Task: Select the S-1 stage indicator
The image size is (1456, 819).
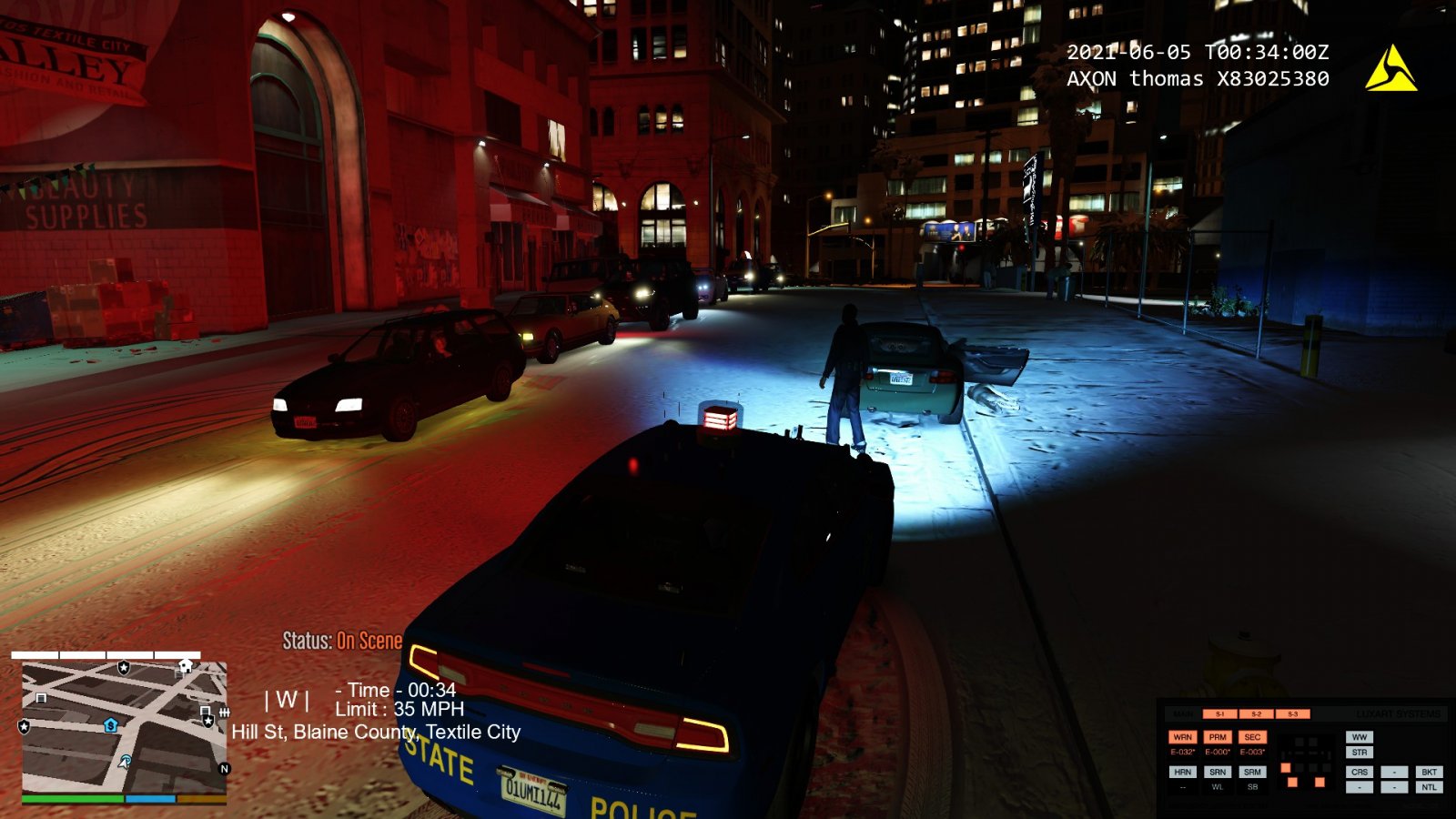Action: click(x=1220, y=714)
